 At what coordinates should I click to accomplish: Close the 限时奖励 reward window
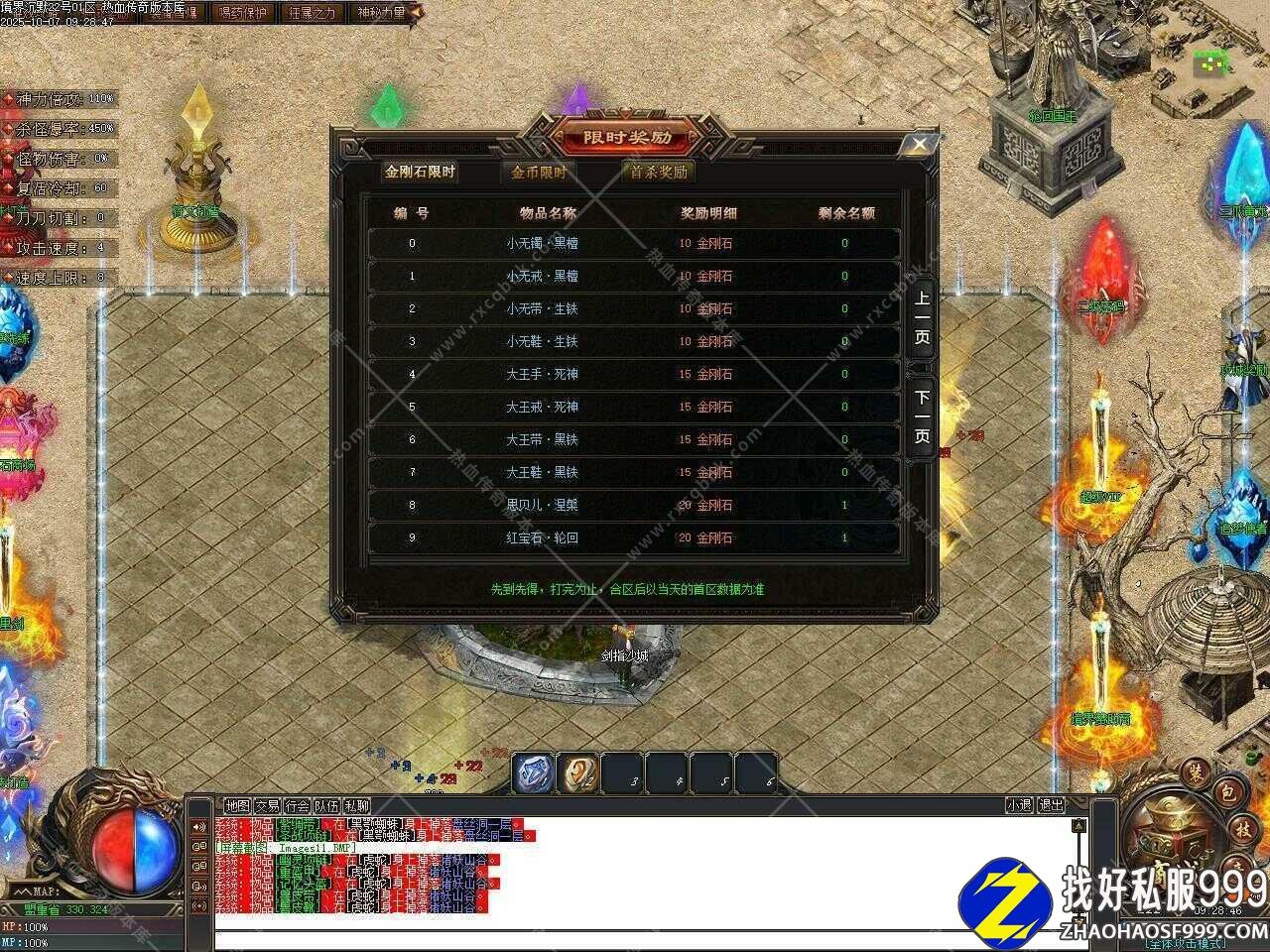[x=919, y=145]
